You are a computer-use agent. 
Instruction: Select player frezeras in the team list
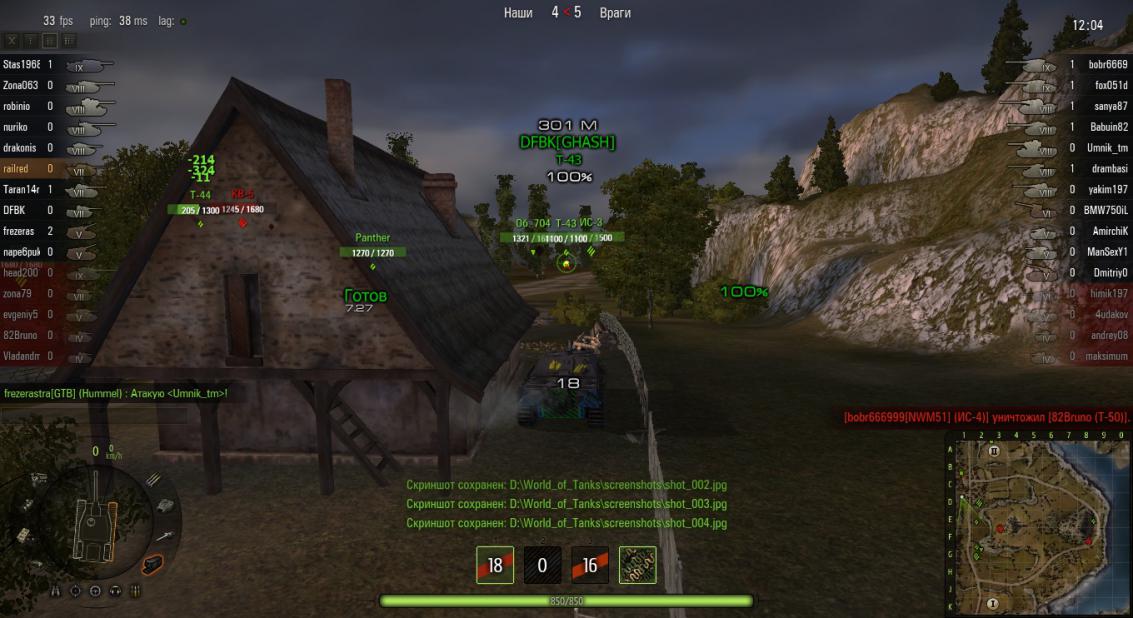point(20,231)
